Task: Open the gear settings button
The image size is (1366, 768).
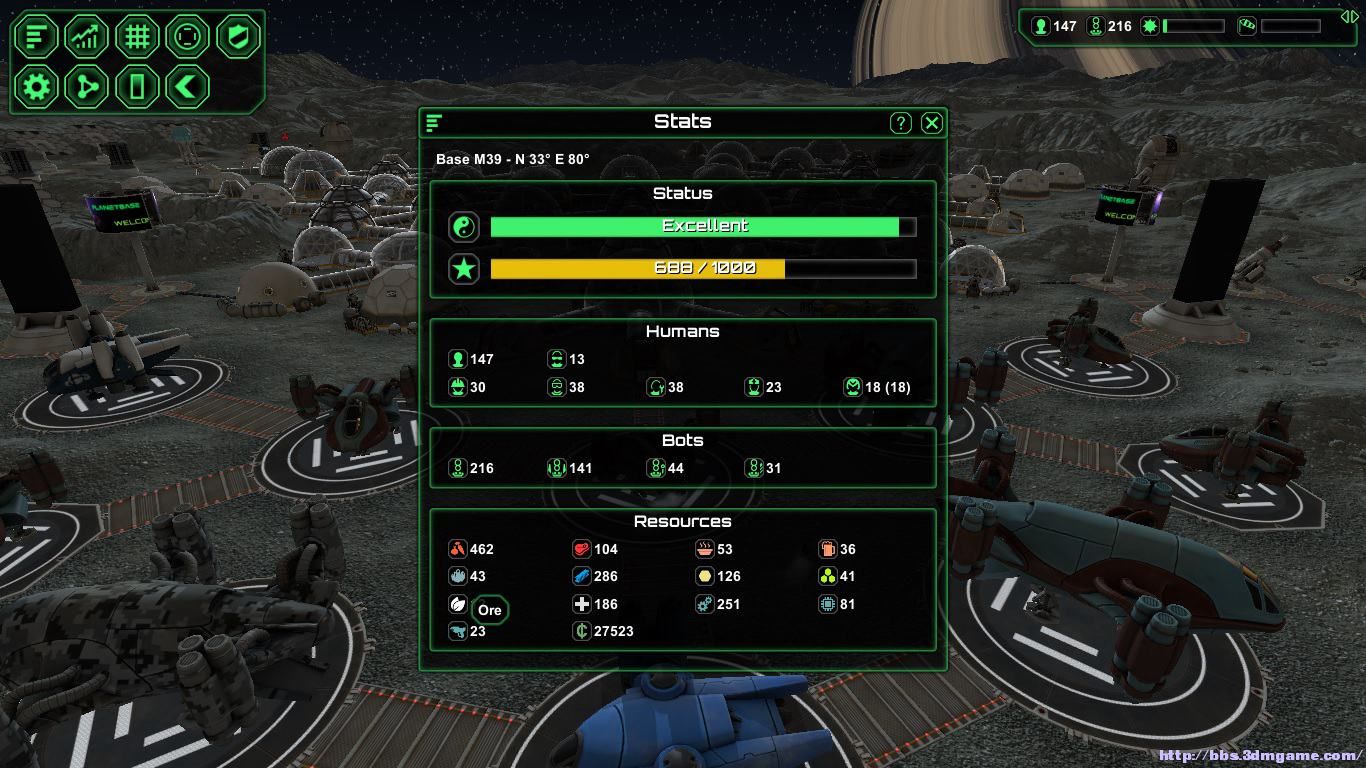Action: tap(37, 87)
